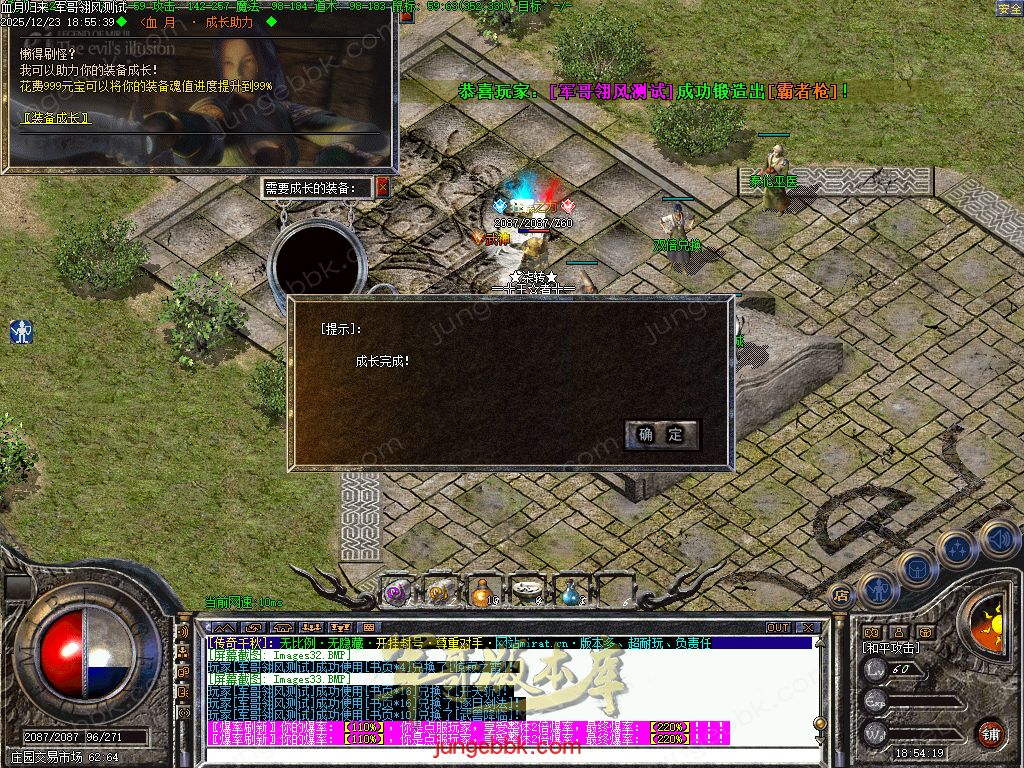Change the 和平攻击 attack mode
Screen dimensions: 1024x768
[891, 648]
